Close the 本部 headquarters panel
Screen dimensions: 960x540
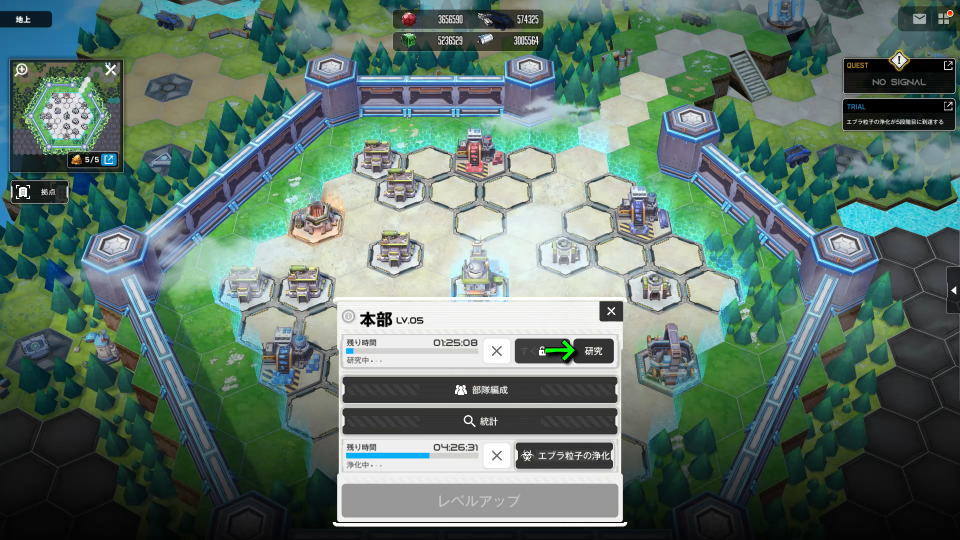[x=611, y=312]
